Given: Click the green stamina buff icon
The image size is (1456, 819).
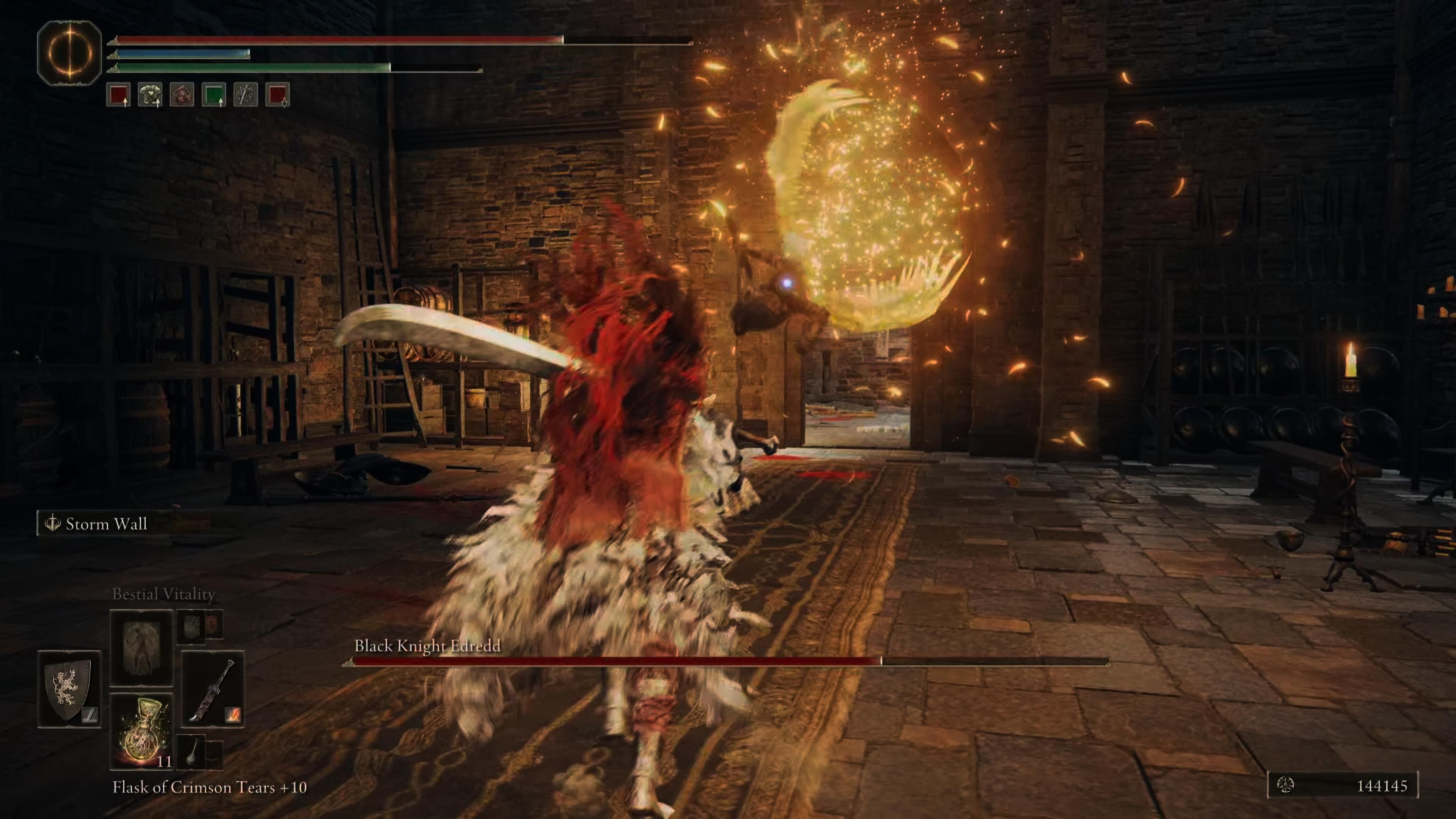Looking at the screenshot, I should click(214, 94).
